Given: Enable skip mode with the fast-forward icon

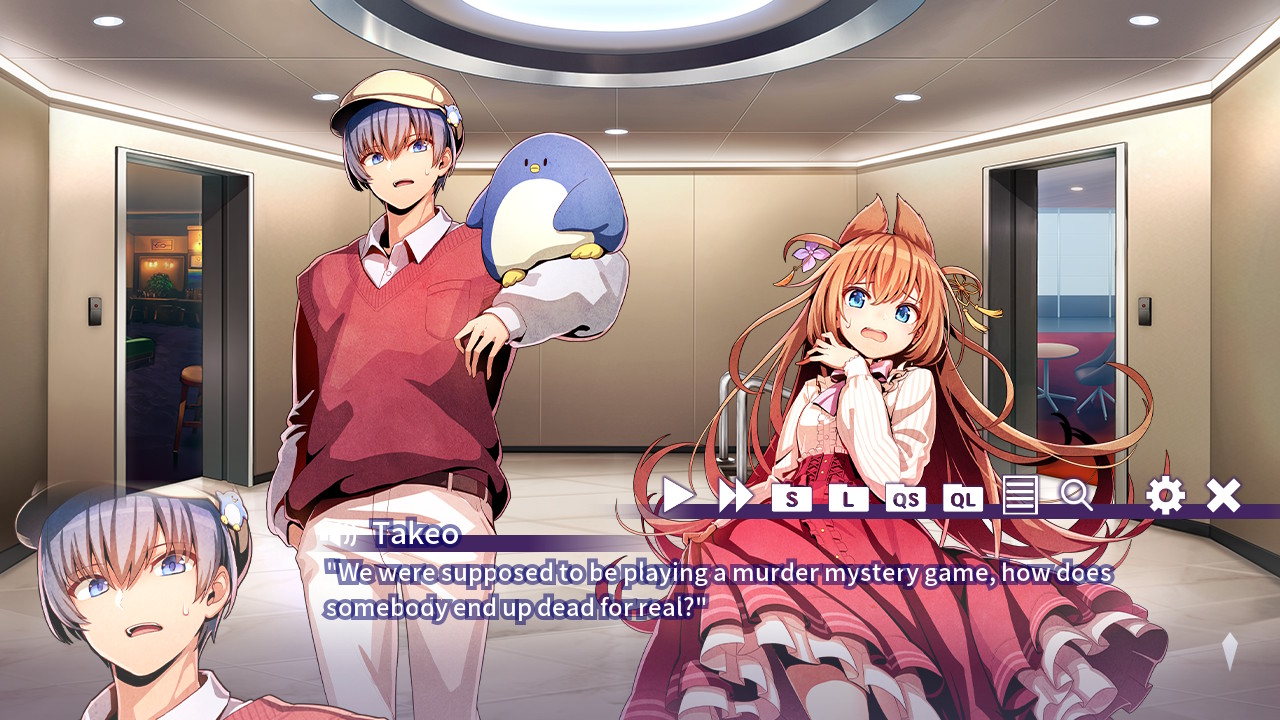Looking at the screenshot, I should point(734,494).
